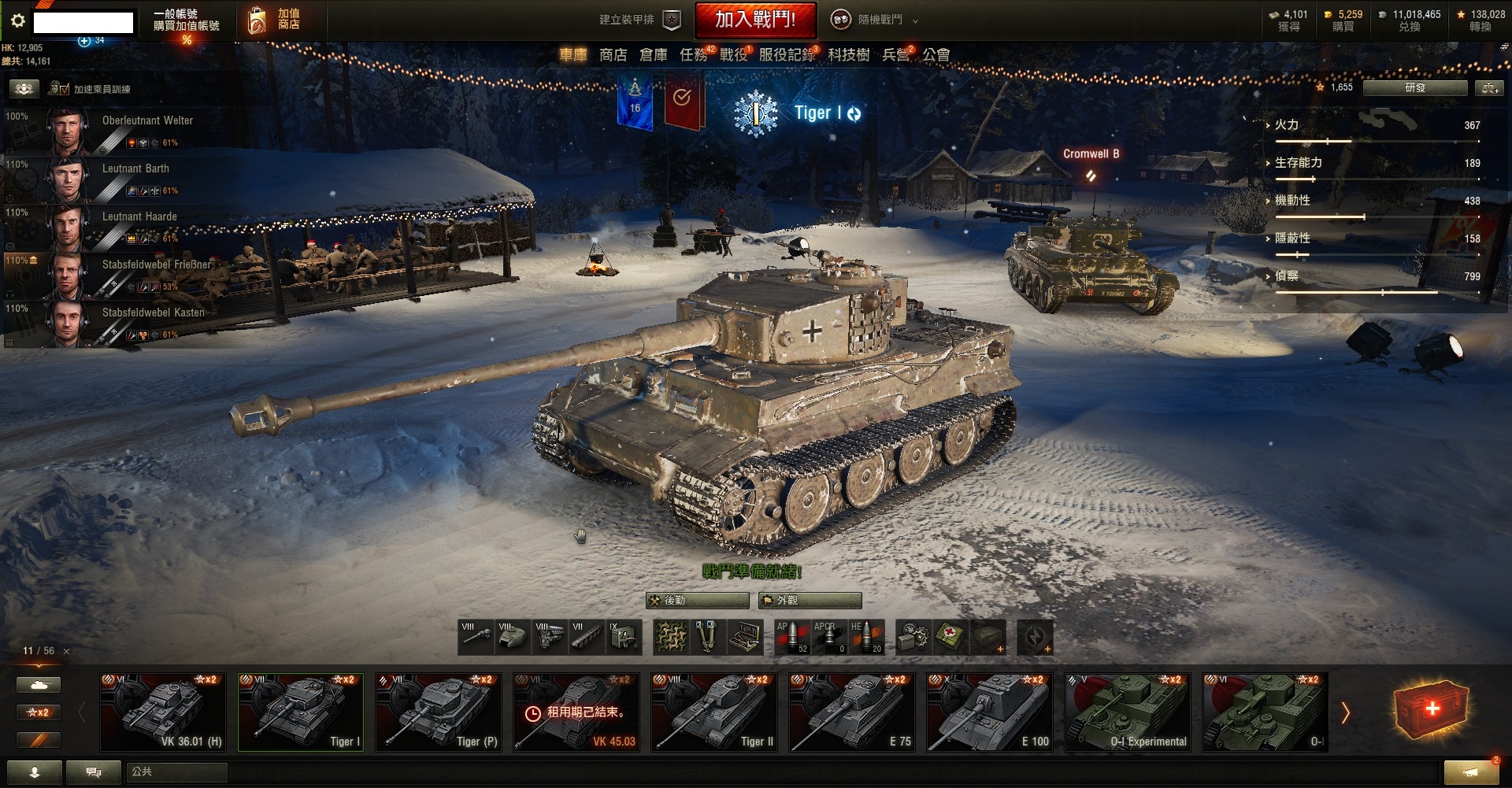
Task: Expand the 火力 firepower stats section
Action: [x=1286, y=125]
